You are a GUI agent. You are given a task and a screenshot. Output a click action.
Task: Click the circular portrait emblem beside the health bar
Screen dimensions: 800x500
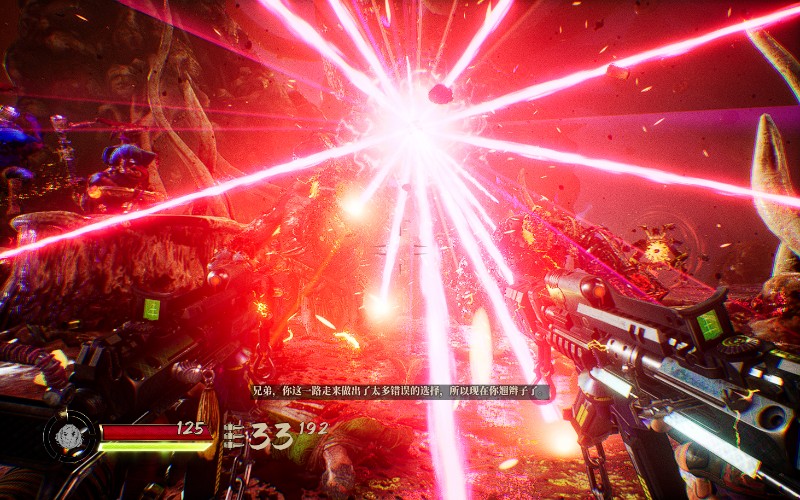pos(70,437)
